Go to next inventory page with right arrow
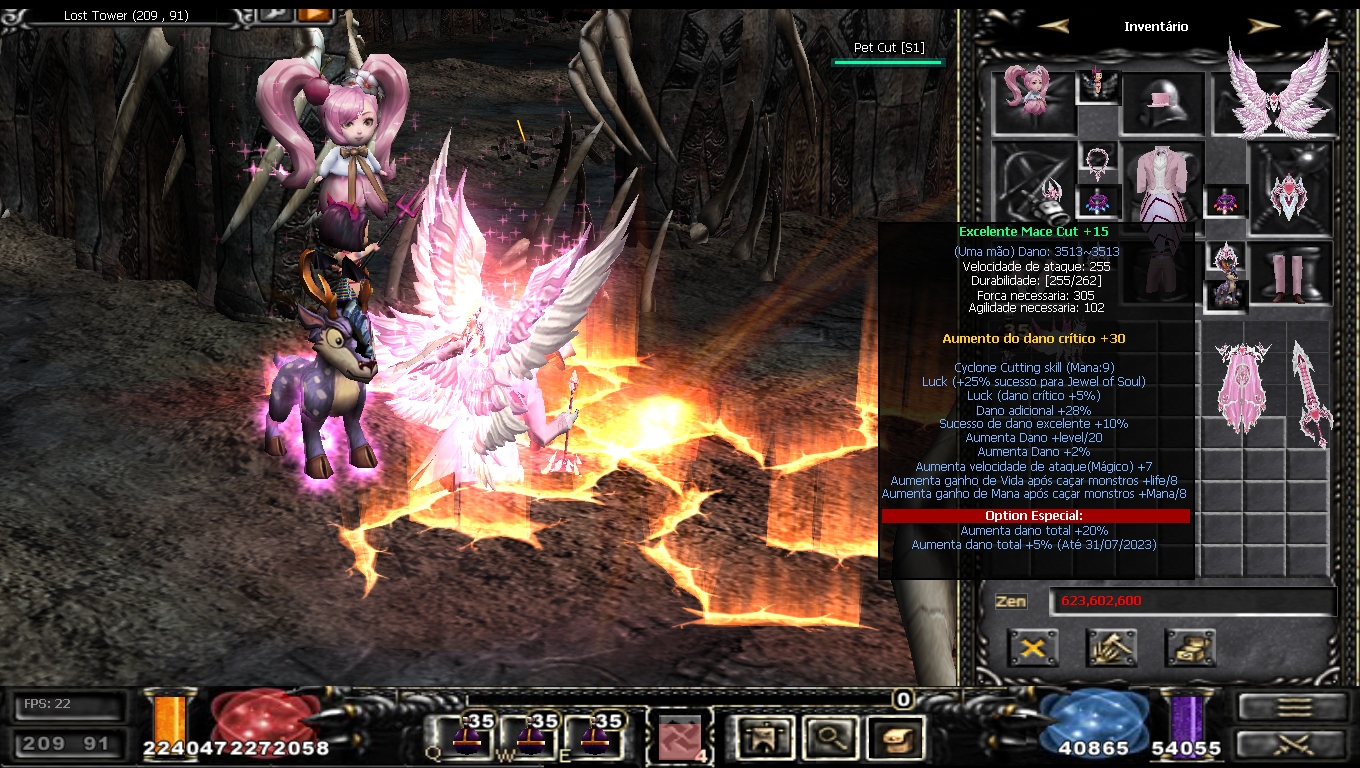Image resolution: width=1360 pixels, height=768 pixels. tap(1264, 27)
